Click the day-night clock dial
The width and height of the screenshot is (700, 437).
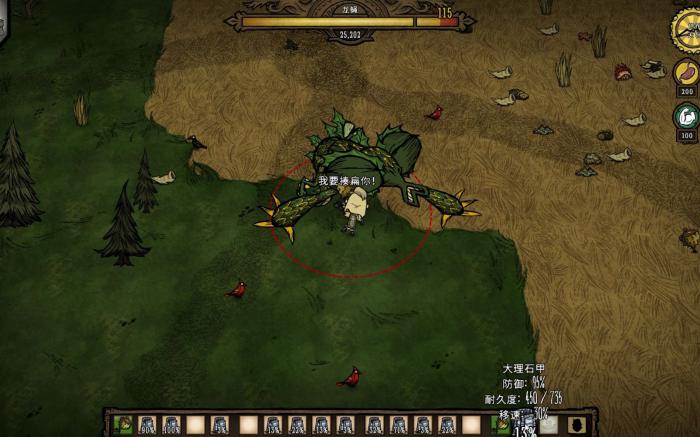[x=688, y=29]
